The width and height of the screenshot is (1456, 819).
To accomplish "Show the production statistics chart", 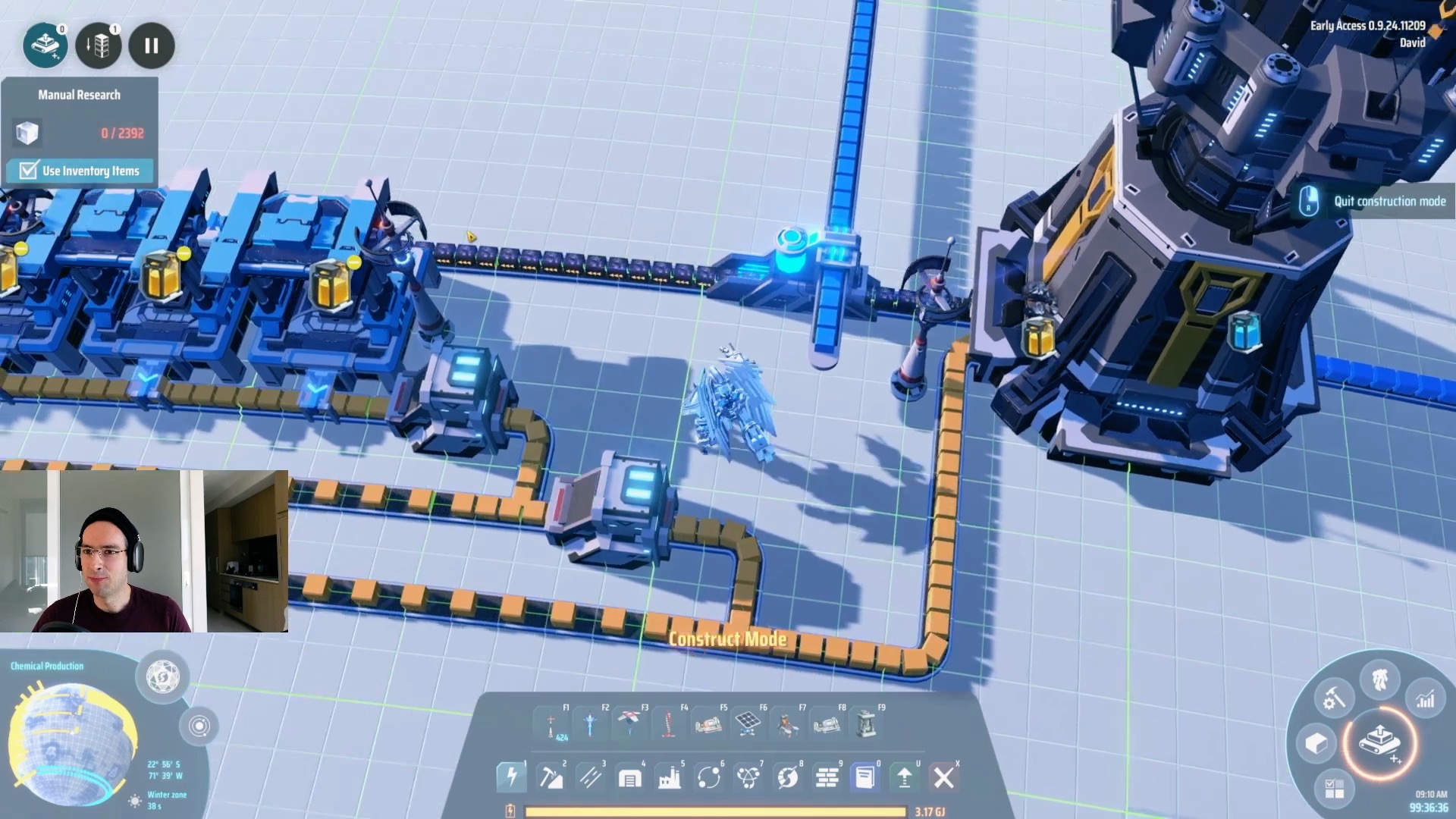I will click(x=1425, y=699).
